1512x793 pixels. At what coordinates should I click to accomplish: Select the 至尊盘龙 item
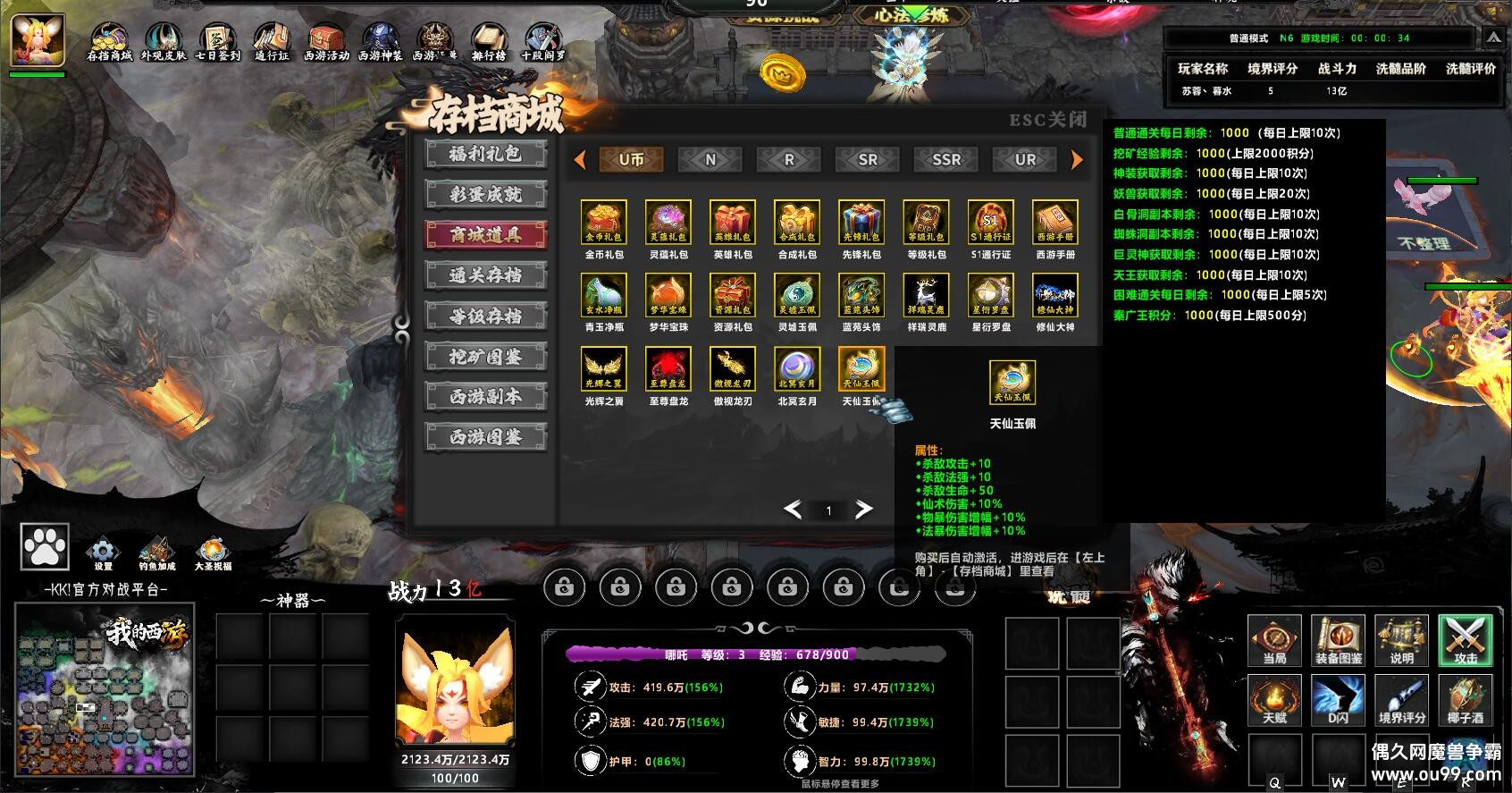pyautogui.click(x=668, y=369)
